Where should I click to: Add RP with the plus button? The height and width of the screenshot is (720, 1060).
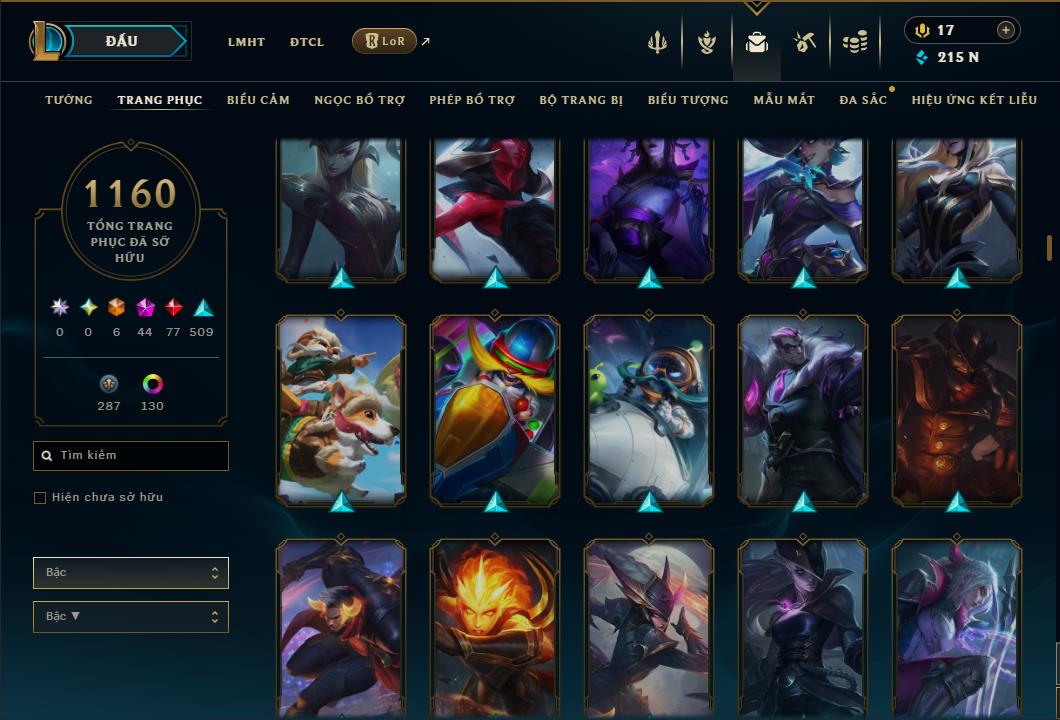(x=1005, y=30)
